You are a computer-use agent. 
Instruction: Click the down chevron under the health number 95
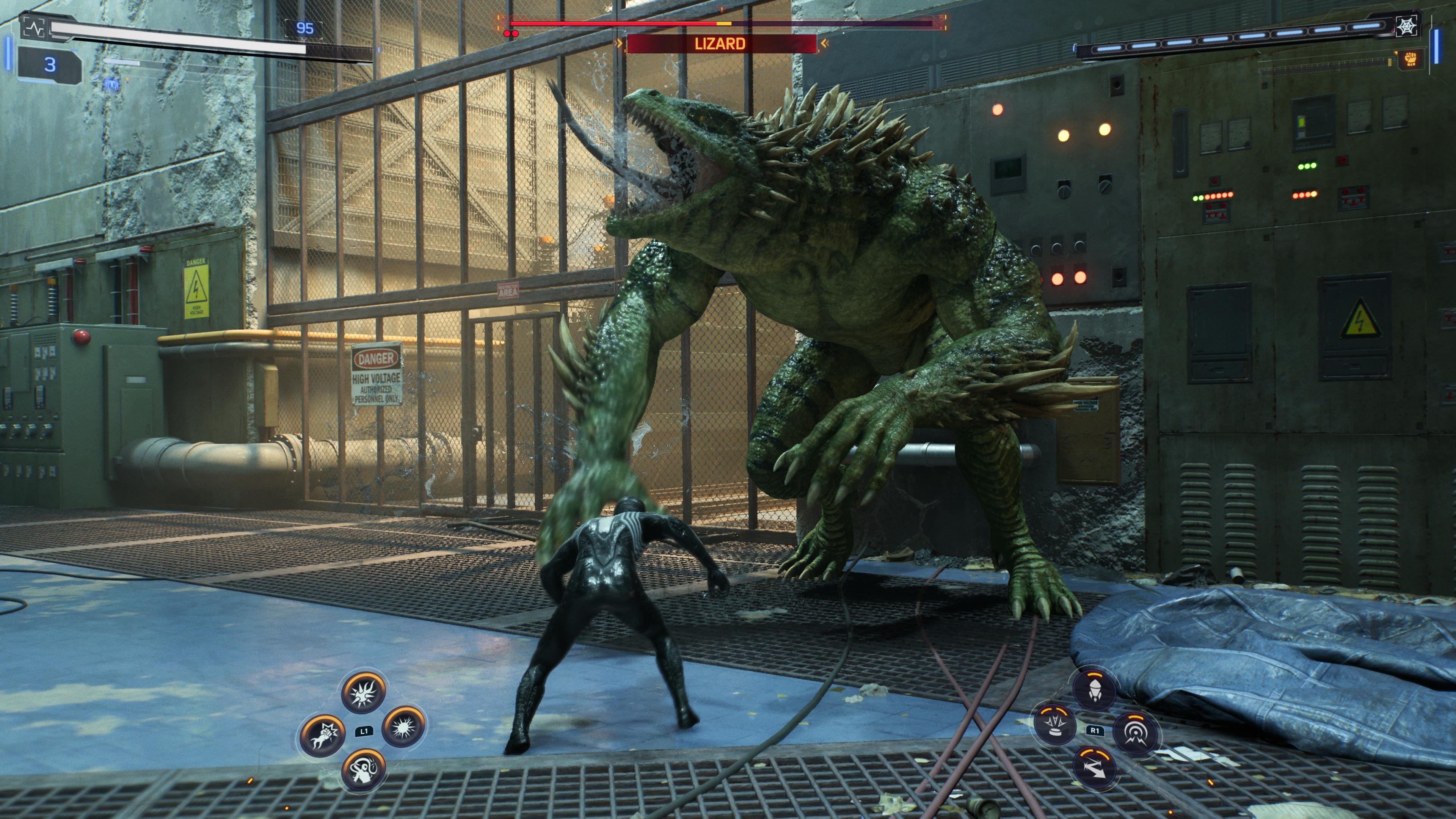pyautogui.click(x=304, y=39)
